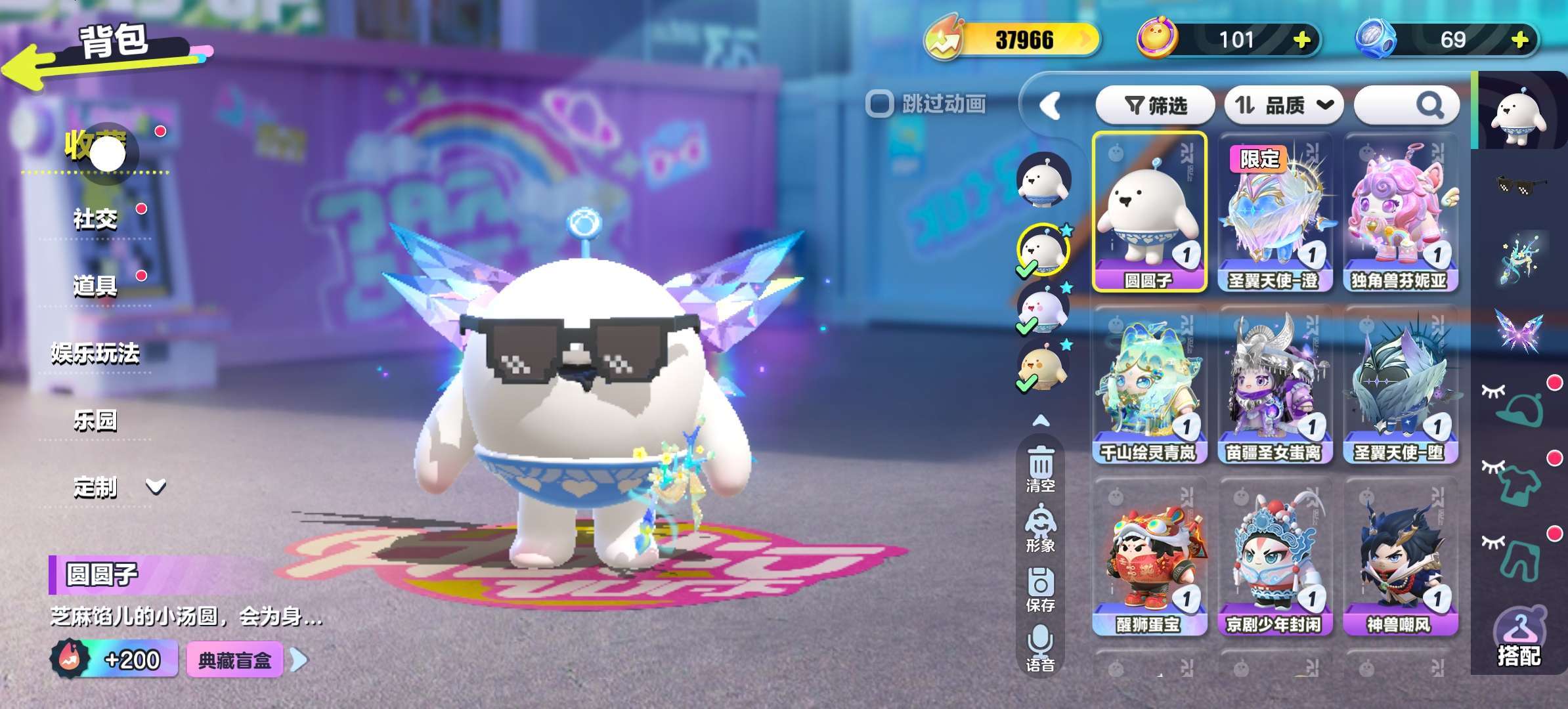Image resolution: width=1568 pixels, height=709 pixels.
Task: Select the 圣翼天使-澄 skin card
Action: (x=1274, y=213)
